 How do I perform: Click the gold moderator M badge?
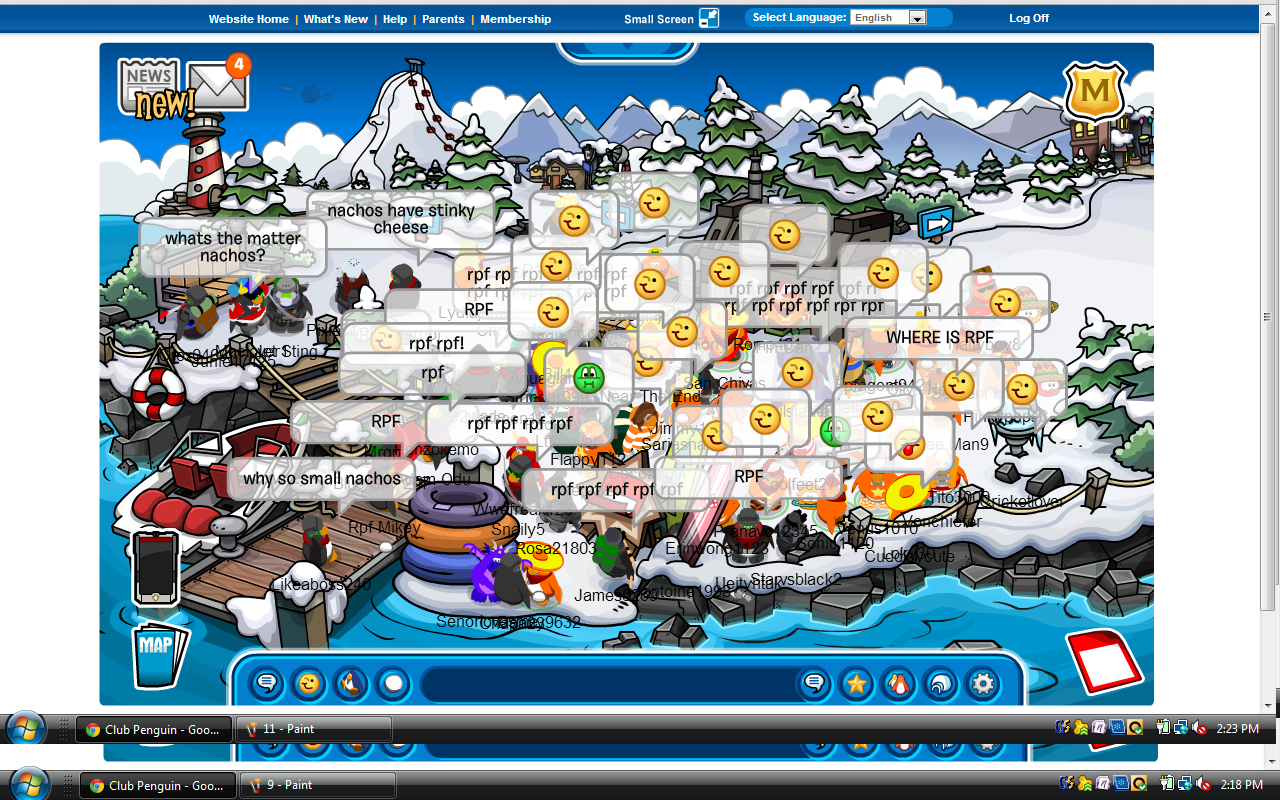(1095, 92)
